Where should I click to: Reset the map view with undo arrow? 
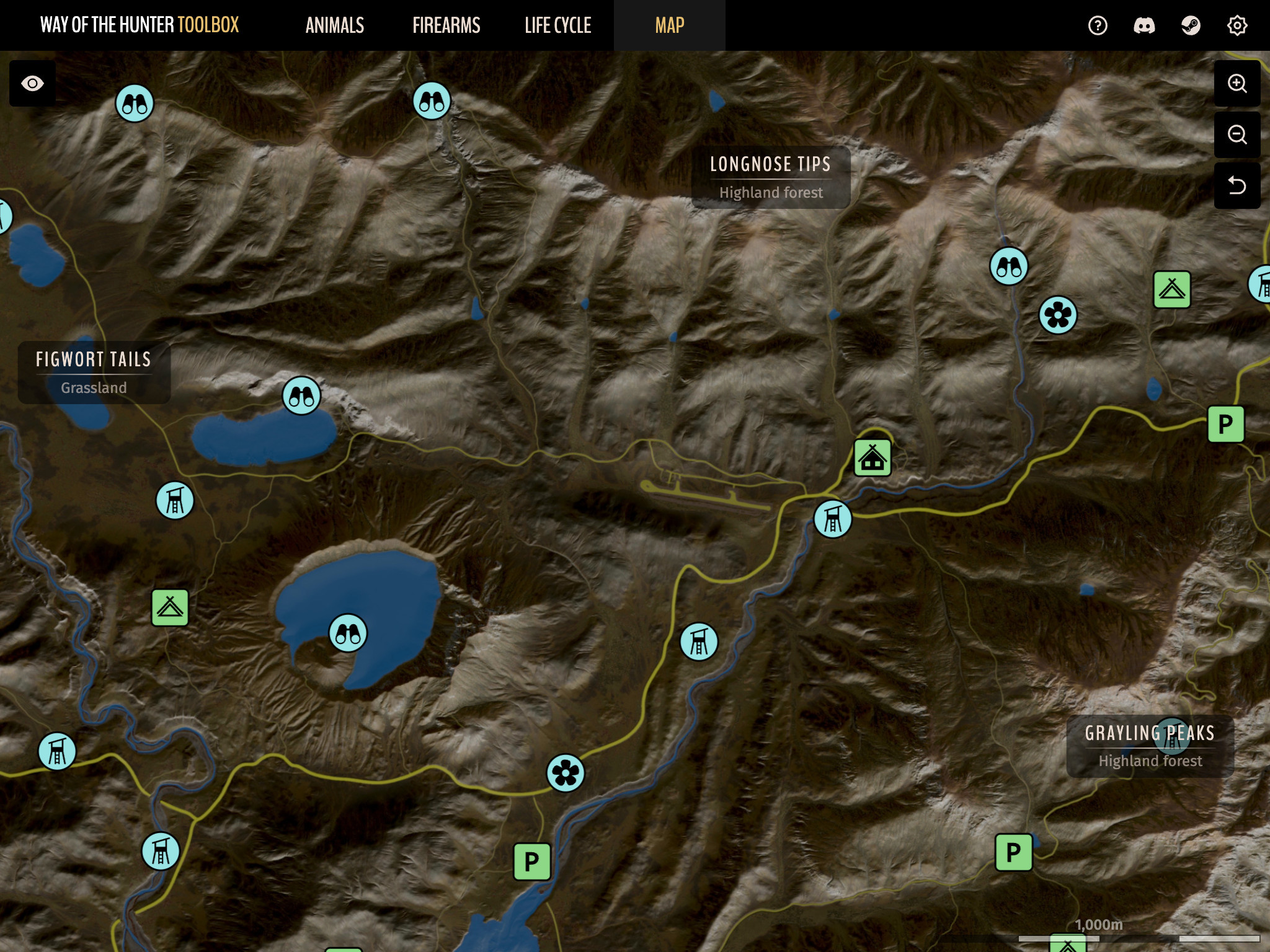(1237, 185)
